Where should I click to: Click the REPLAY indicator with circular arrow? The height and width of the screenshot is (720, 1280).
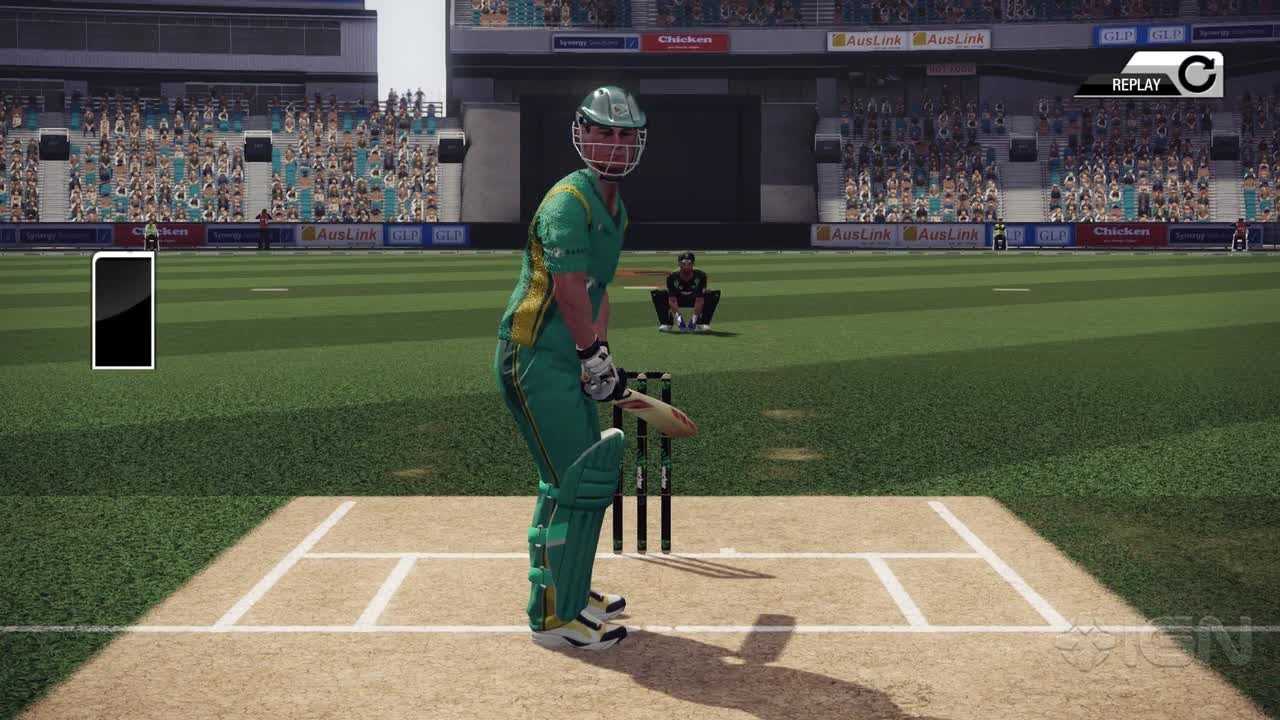click(x=1151, y=77)
